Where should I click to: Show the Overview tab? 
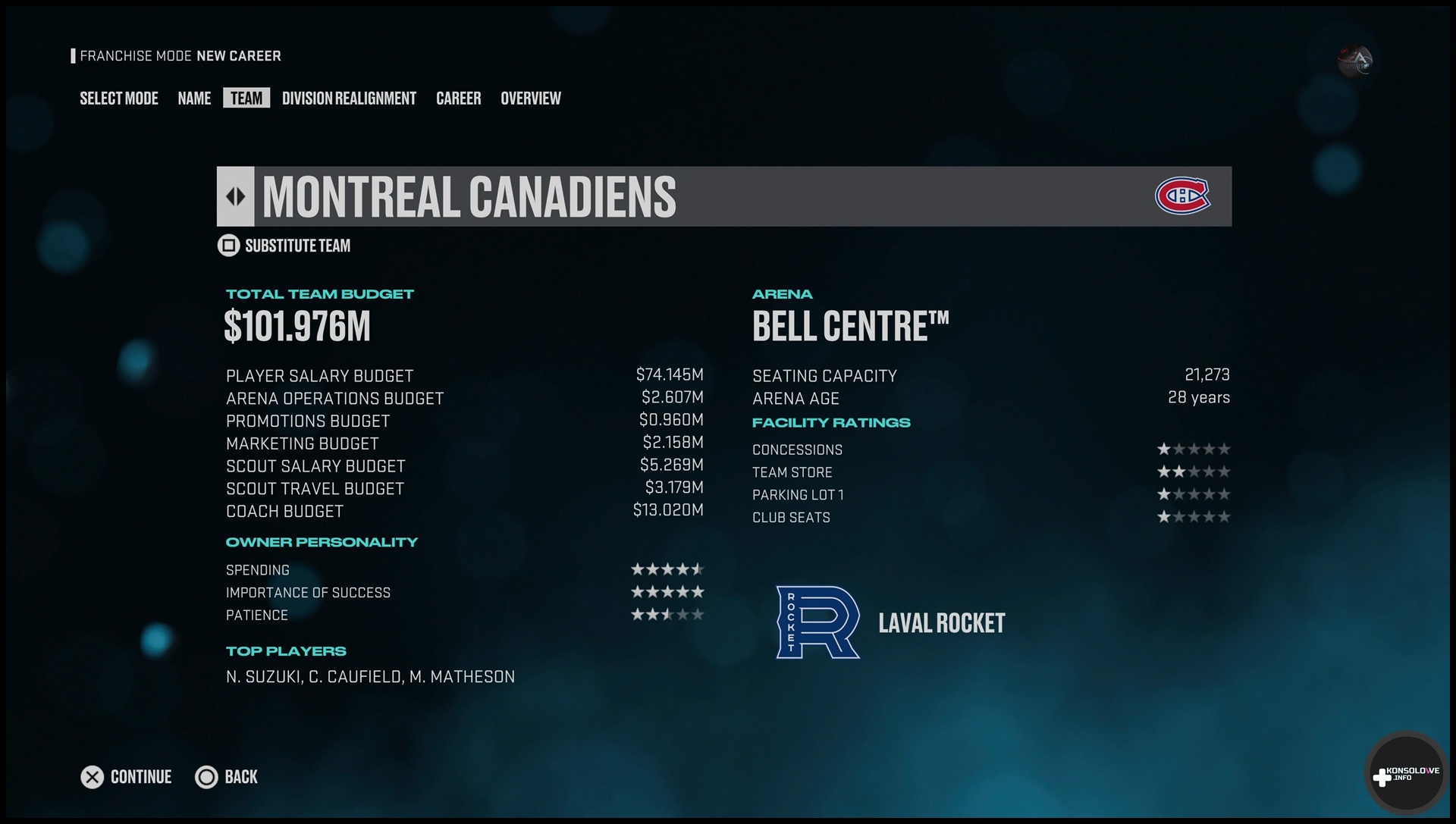pyautogui.click(x=530, y=99)
